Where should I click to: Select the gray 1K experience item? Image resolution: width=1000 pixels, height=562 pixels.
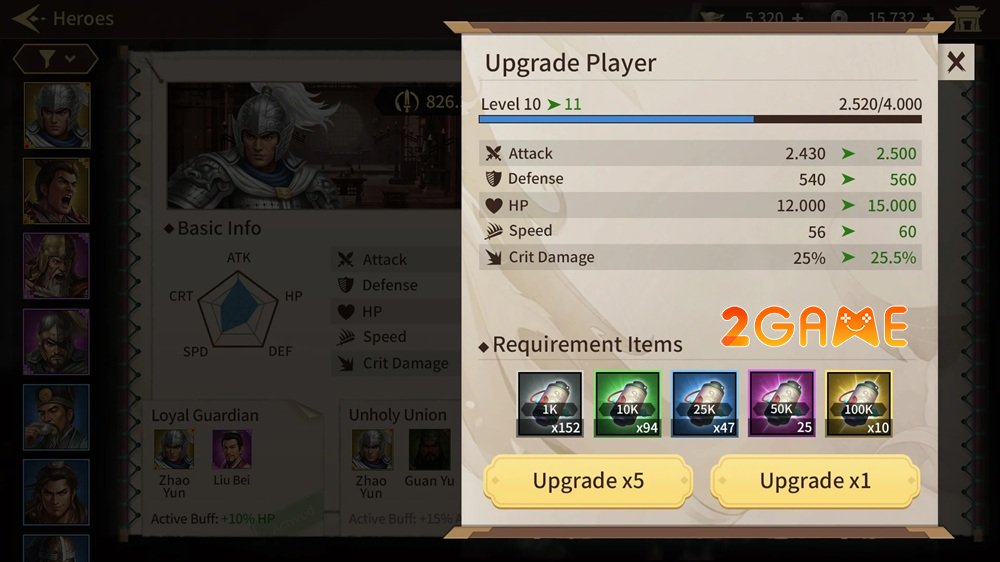[550, 404]
